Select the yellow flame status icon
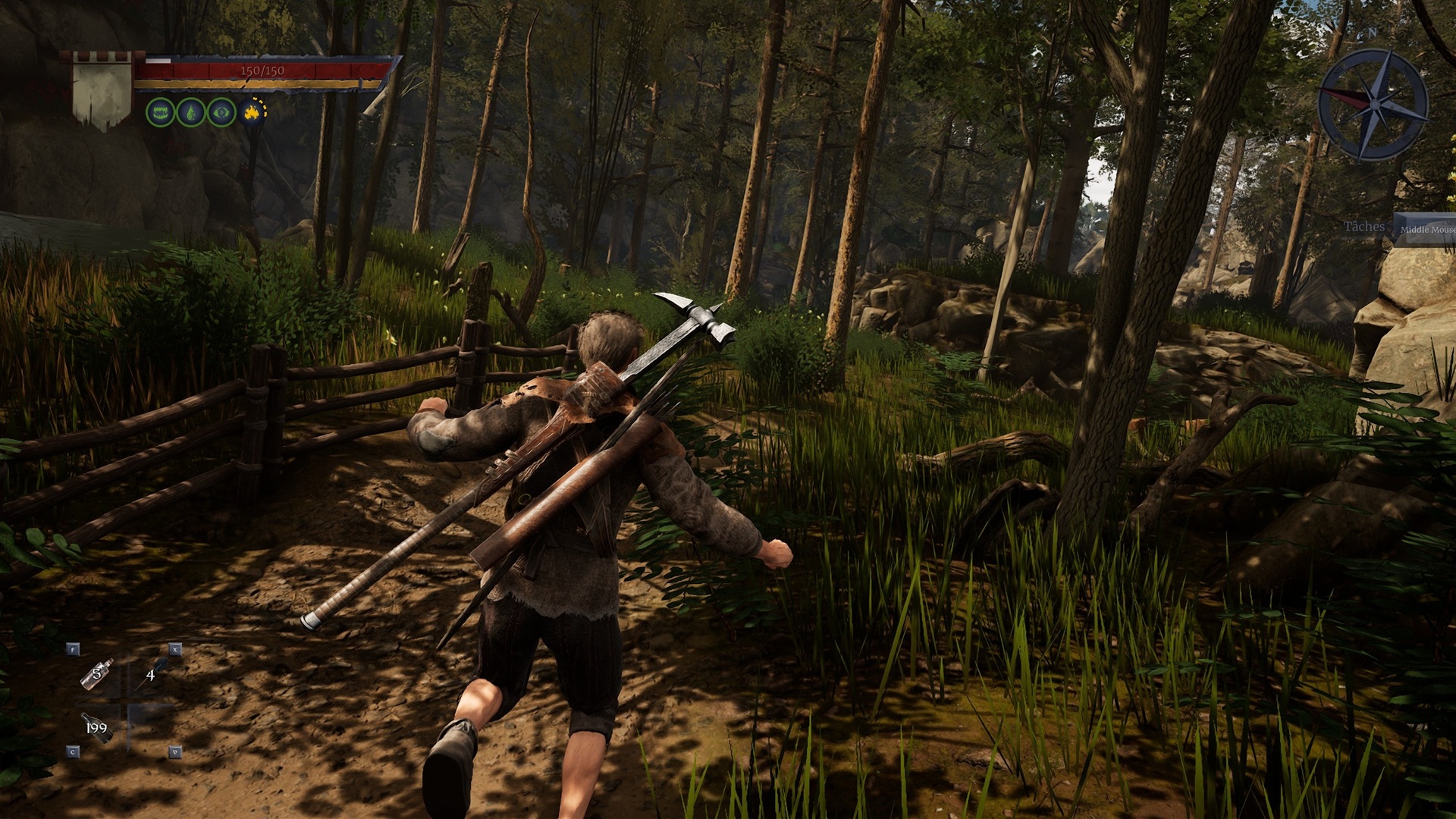Image resolution: width=1456 pixels, height=819 pixels. coord(253,113)
